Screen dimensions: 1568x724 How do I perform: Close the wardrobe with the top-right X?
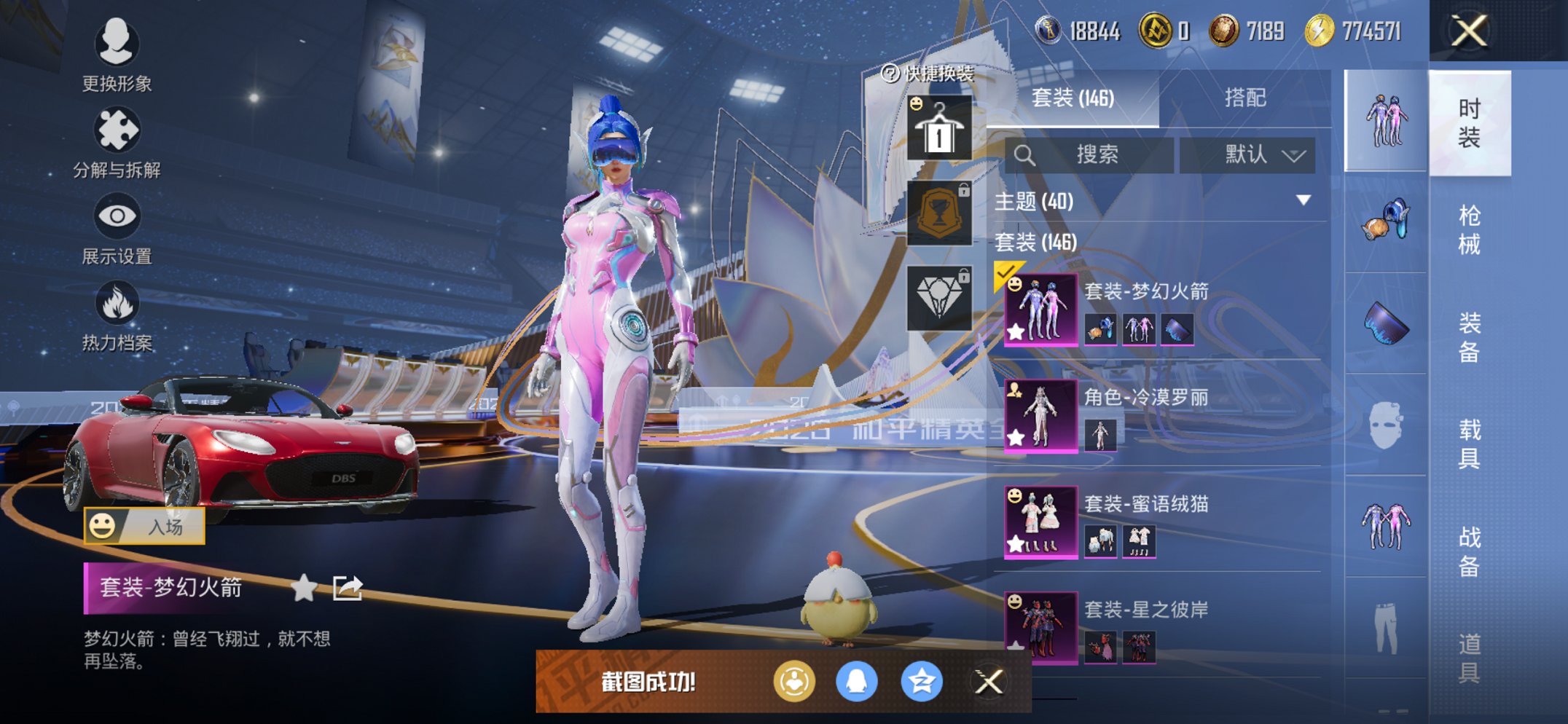coord(1469,31)
